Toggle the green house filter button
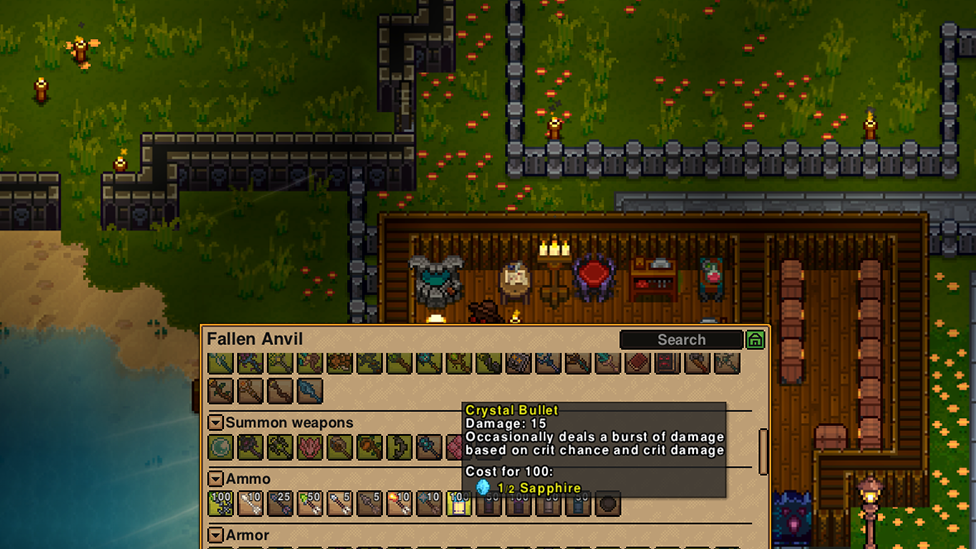Viewport: 976px width, 549px height. [755, 340]
